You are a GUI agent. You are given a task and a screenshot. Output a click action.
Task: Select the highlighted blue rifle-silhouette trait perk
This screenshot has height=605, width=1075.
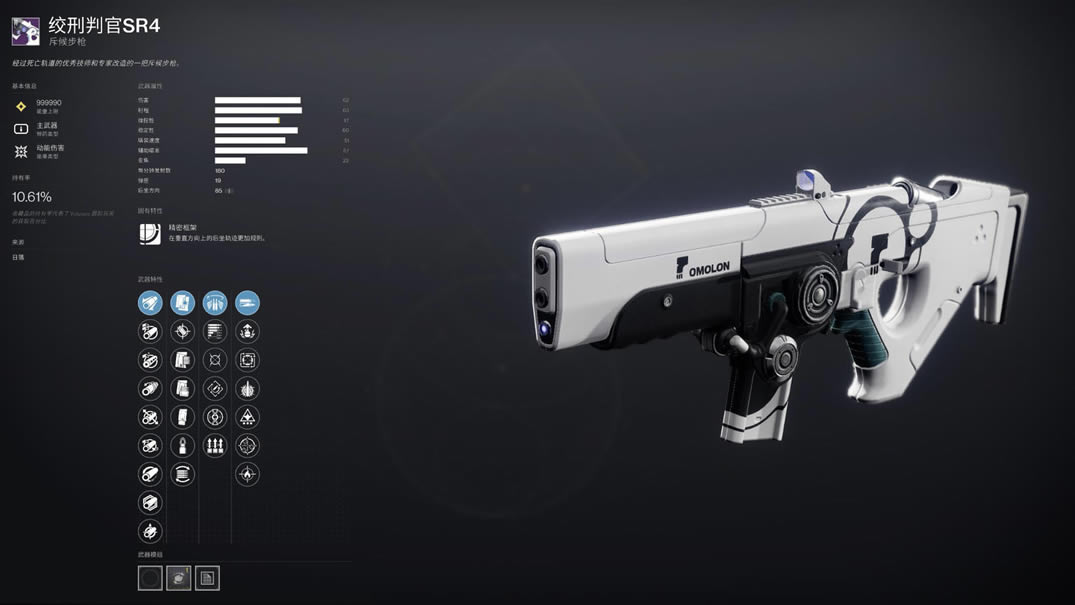(247, 302)
